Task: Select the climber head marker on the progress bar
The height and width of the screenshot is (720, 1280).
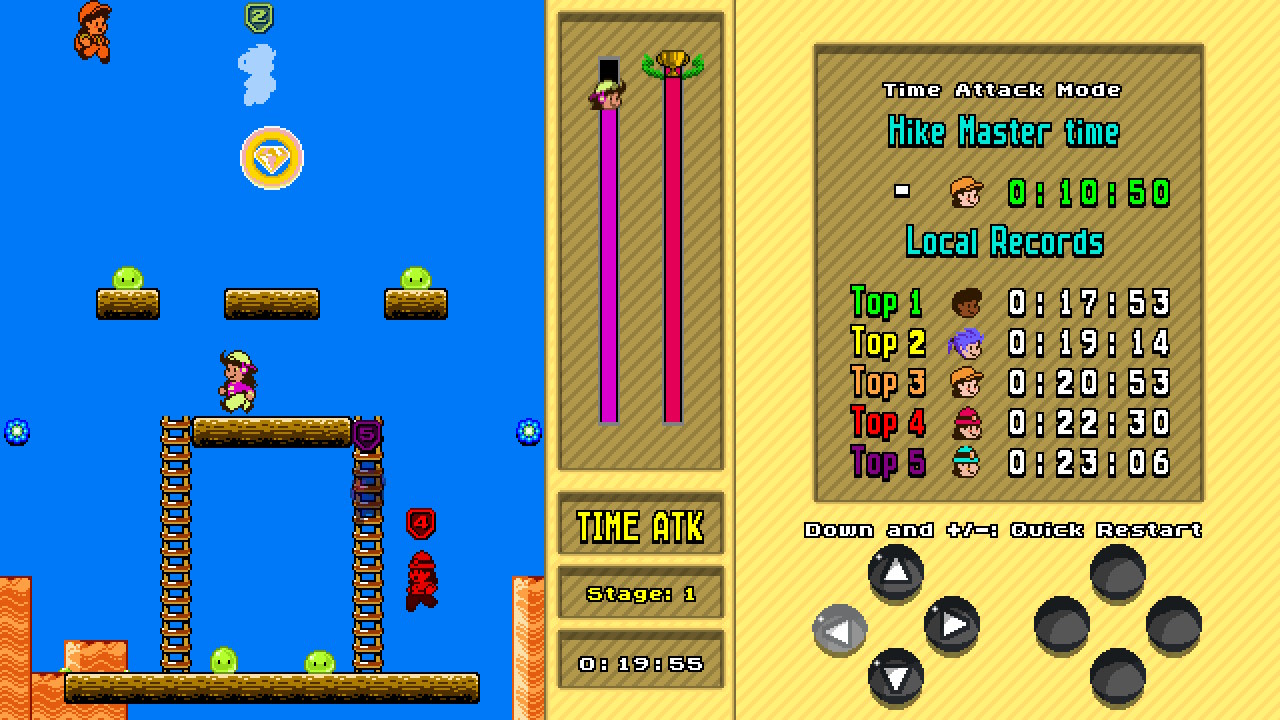Action: click(x=606, y=96)
